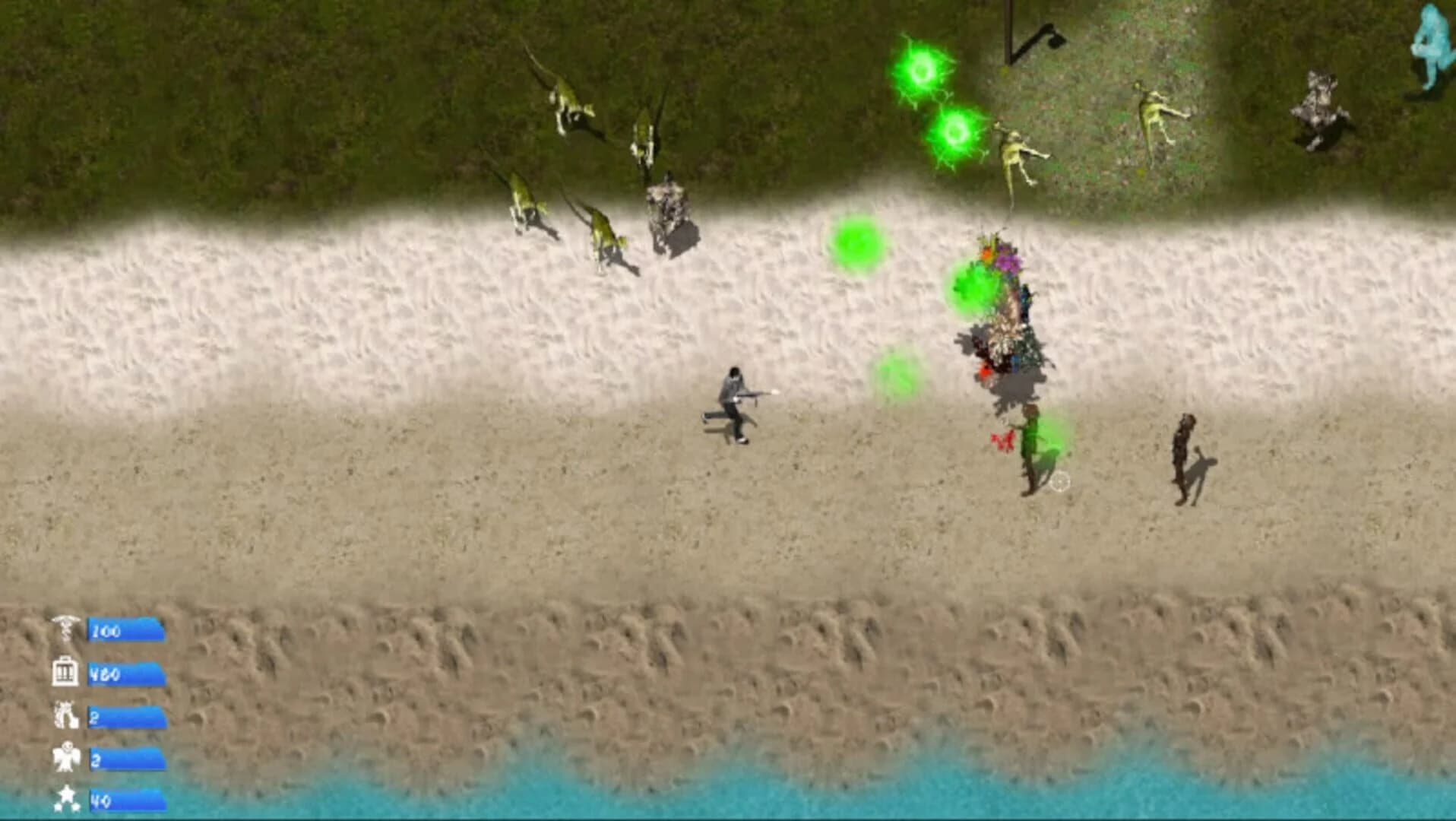Select the upper green energy portal
This screenshot has width=1456, height=821.
(x=922, y=70)
